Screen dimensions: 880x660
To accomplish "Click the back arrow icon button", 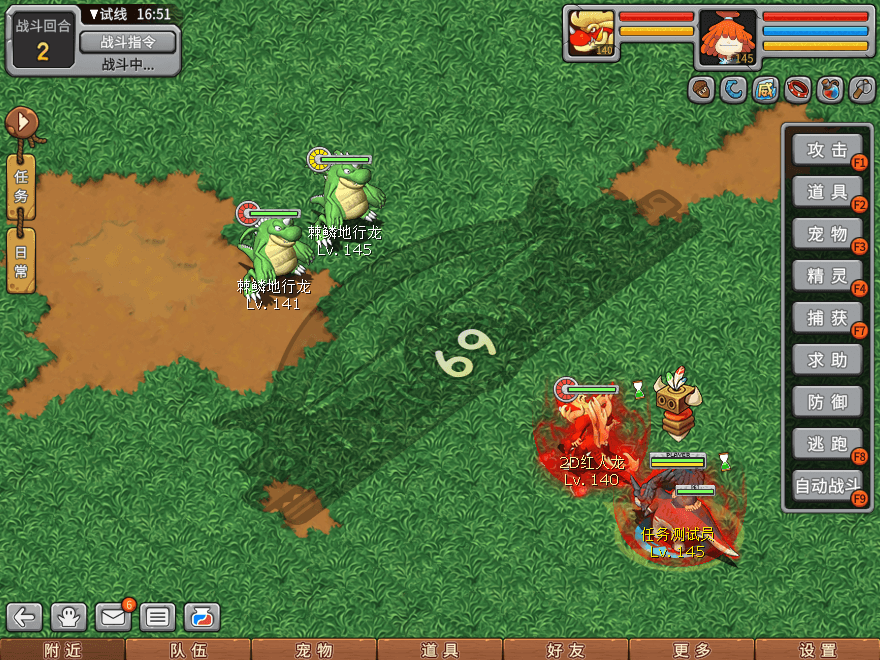I will click(26, 617).
